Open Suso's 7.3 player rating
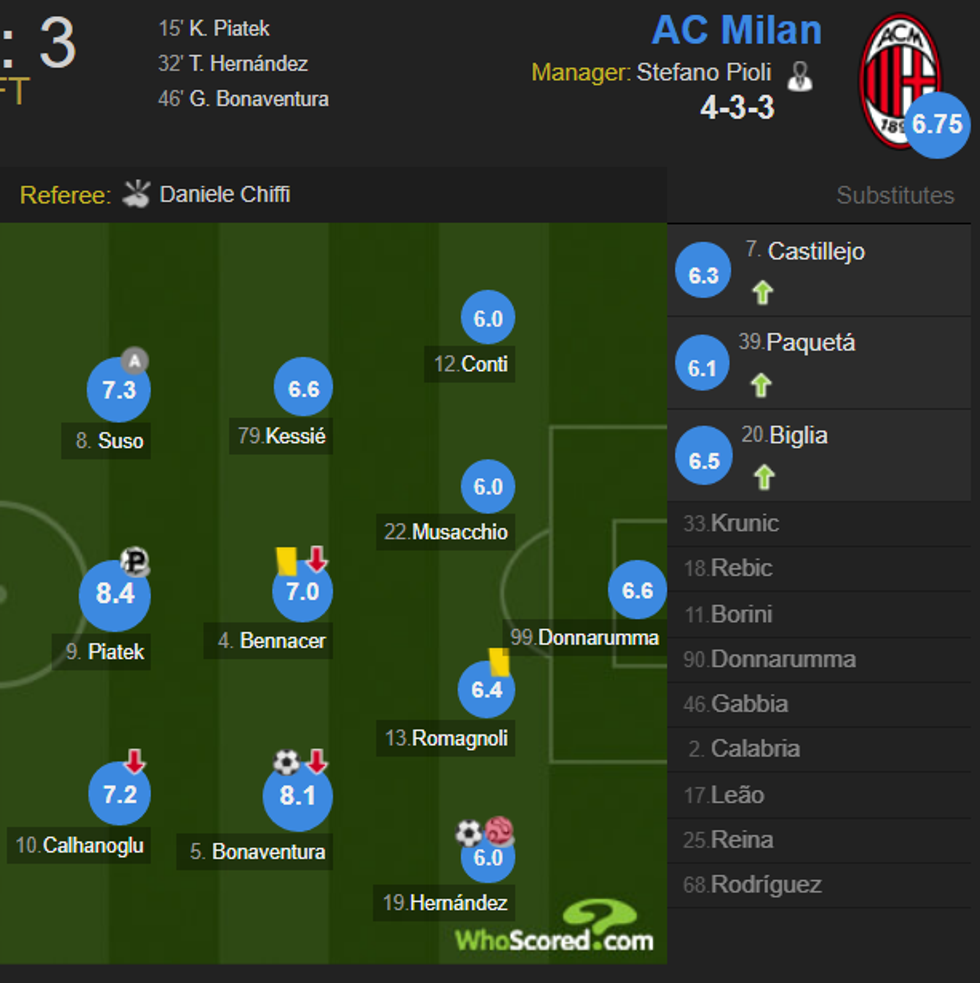This screenshot has height=983, width=980. [119, 390]
